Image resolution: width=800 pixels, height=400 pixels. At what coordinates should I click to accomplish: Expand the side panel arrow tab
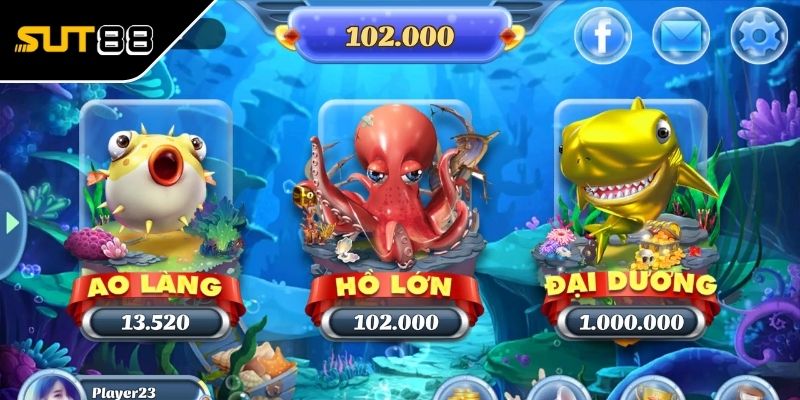[11, 223]
